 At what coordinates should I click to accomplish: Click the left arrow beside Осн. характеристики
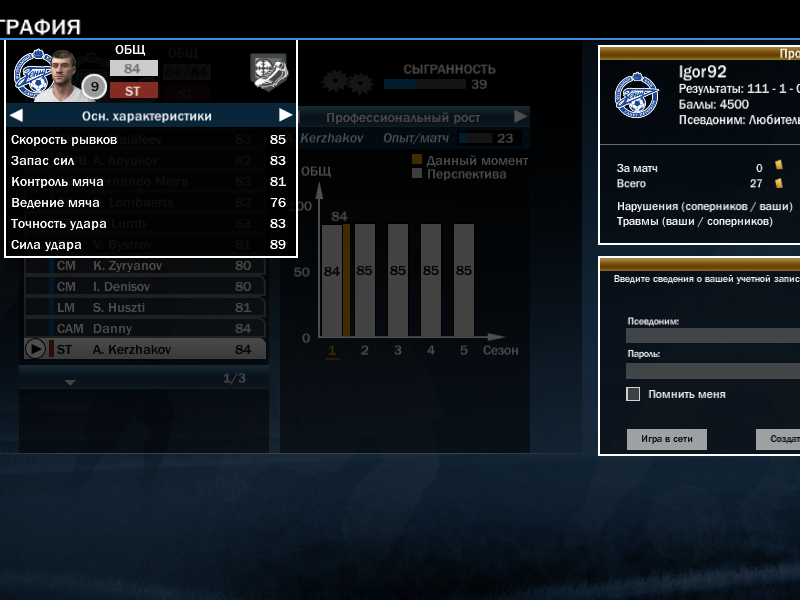click(16, 115)
